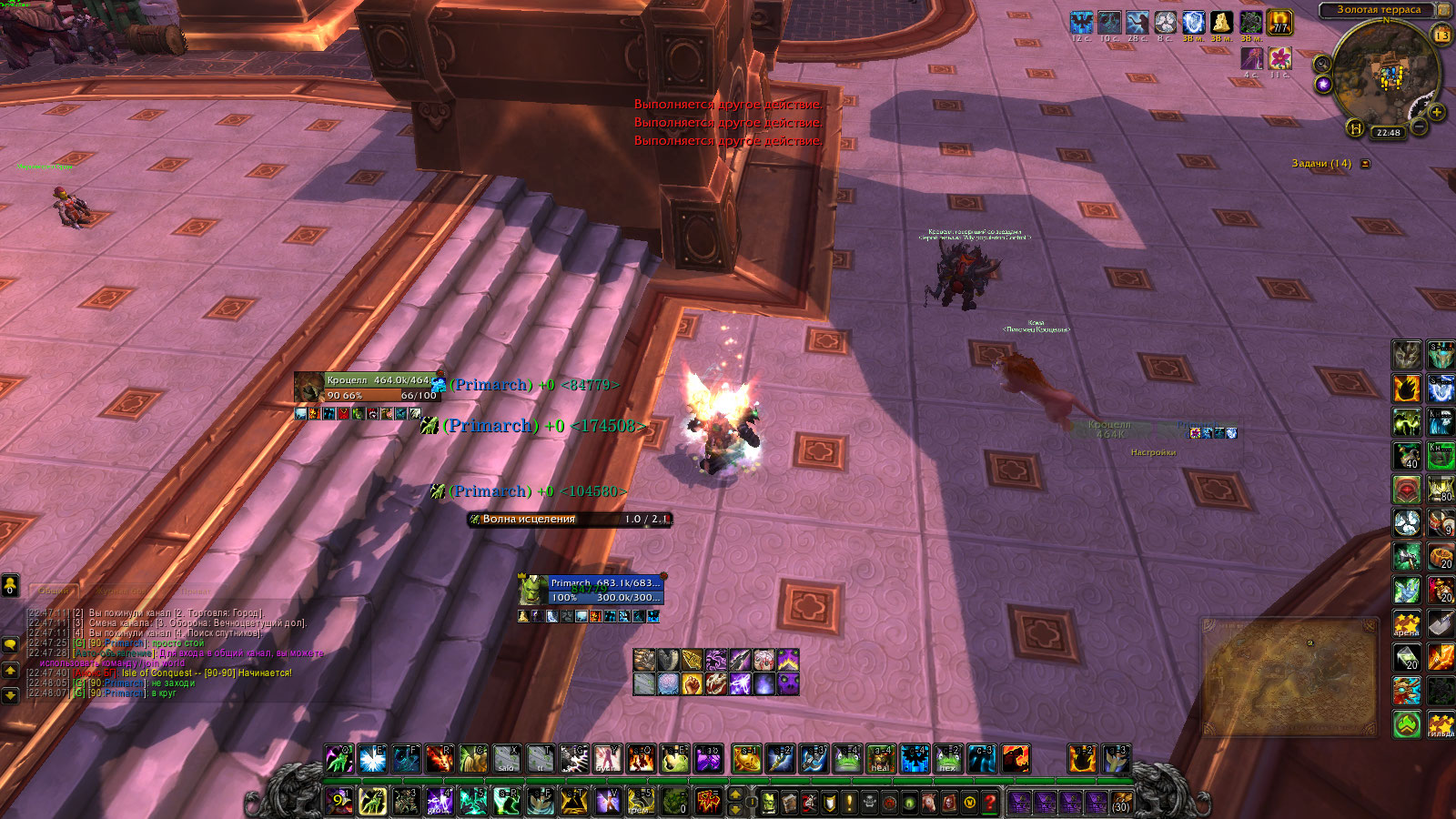Open the calendar button showing day 13
Screen dimensions: 1456x819
point(1442,35)
